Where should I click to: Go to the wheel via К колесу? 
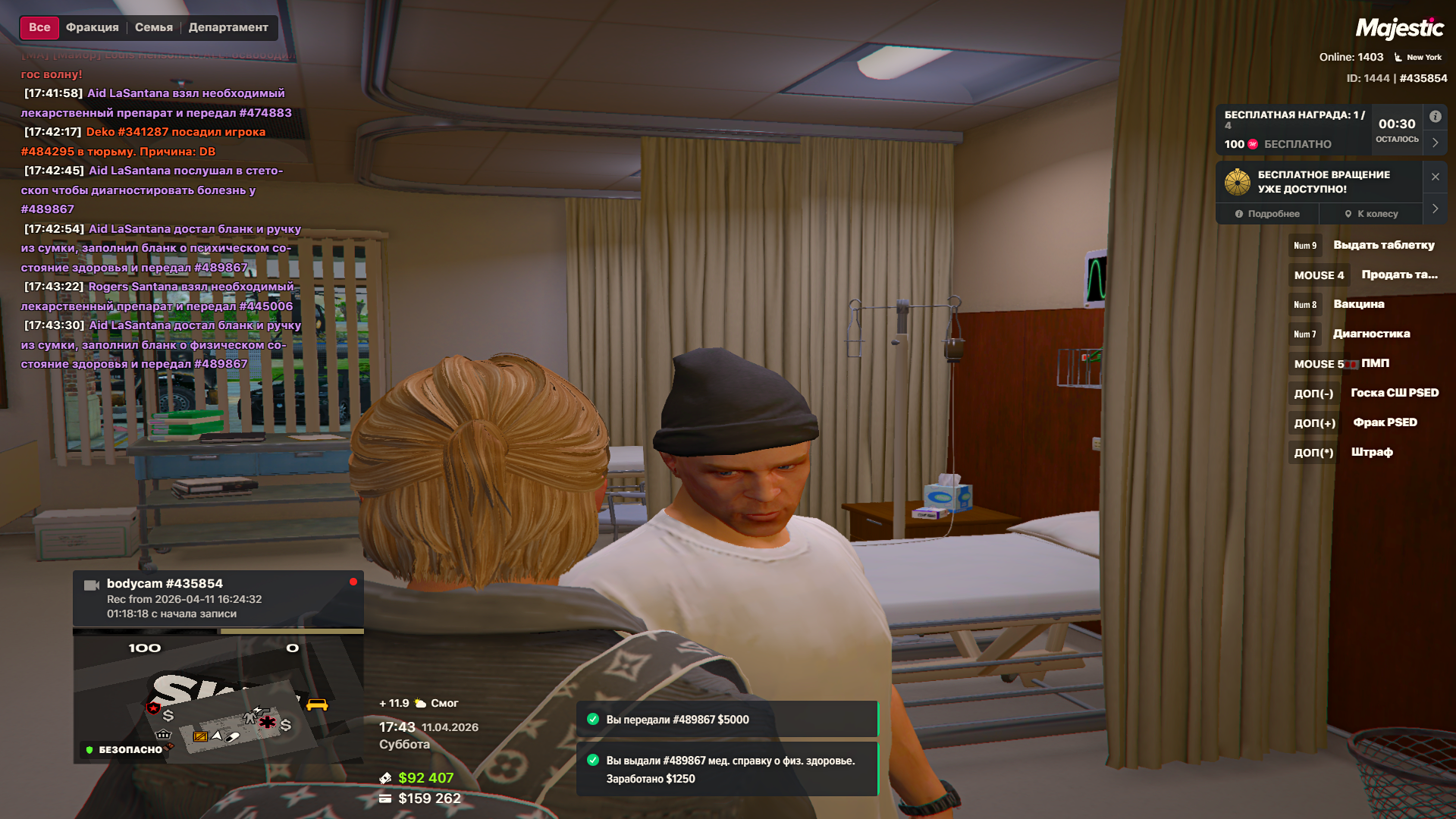pos(1371,214)
